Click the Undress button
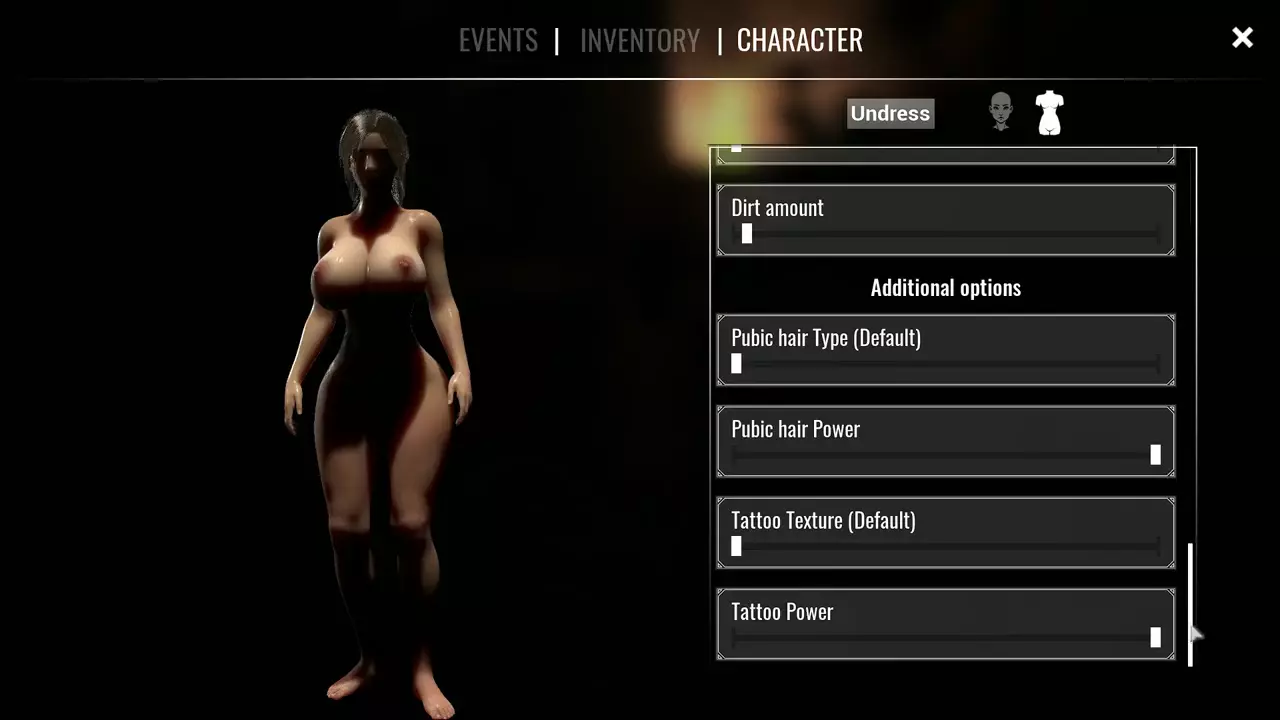Image resolution: width=1280 pixels, height=720 pixels. tap(890, 113)
